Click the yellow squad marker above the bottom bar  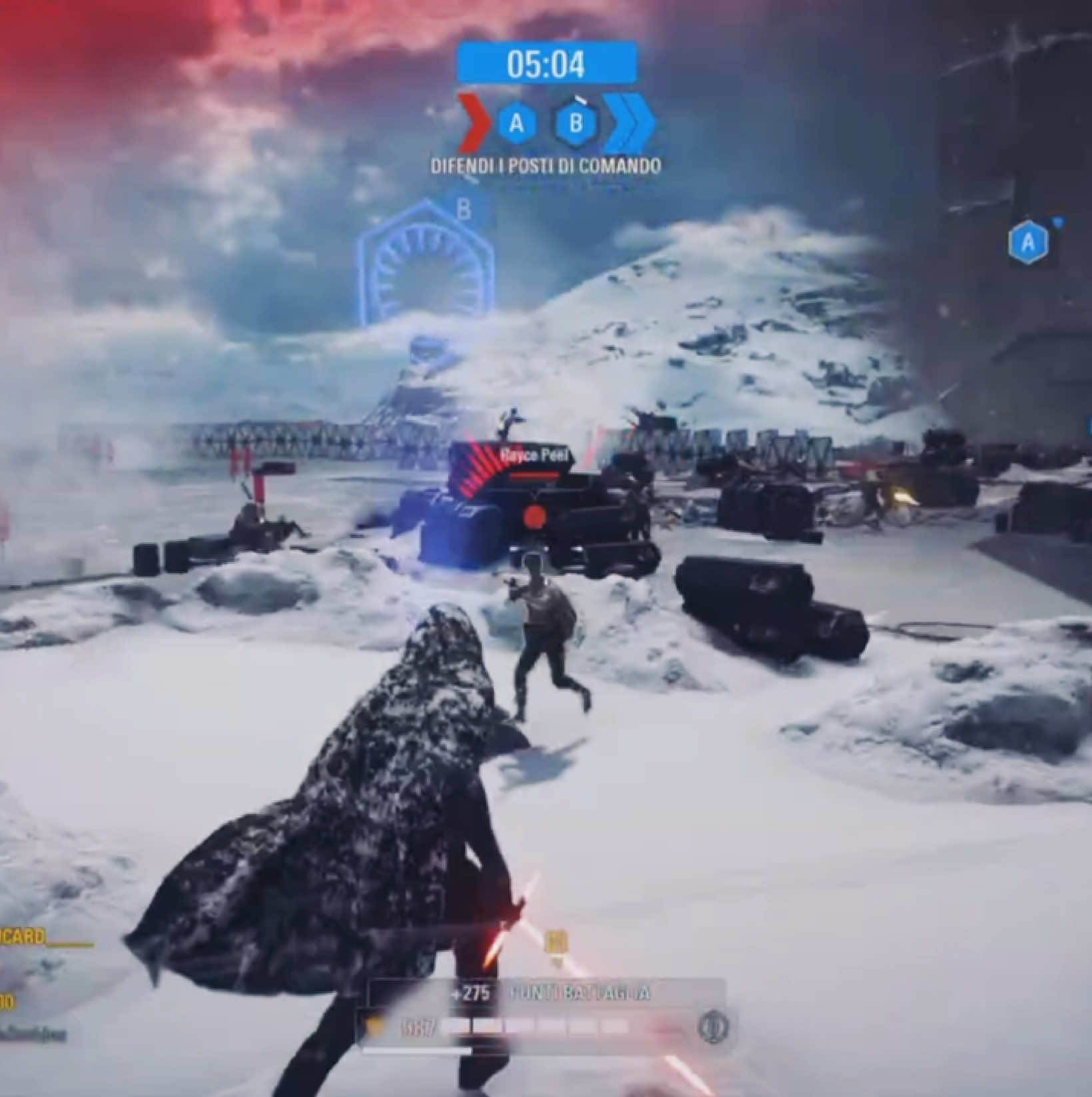coord(556,943)
